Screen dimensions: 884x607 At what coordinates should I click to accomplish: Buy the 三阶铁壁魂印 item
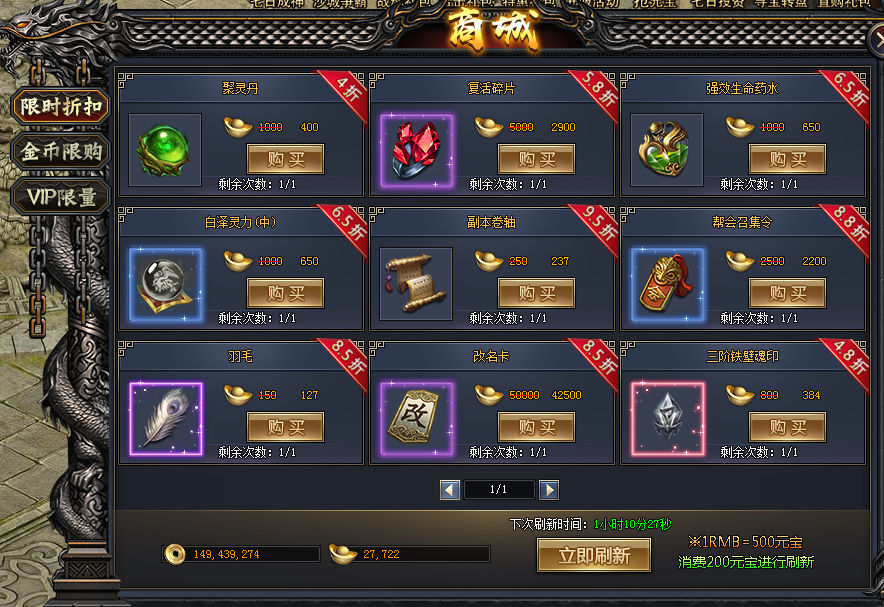787,427
